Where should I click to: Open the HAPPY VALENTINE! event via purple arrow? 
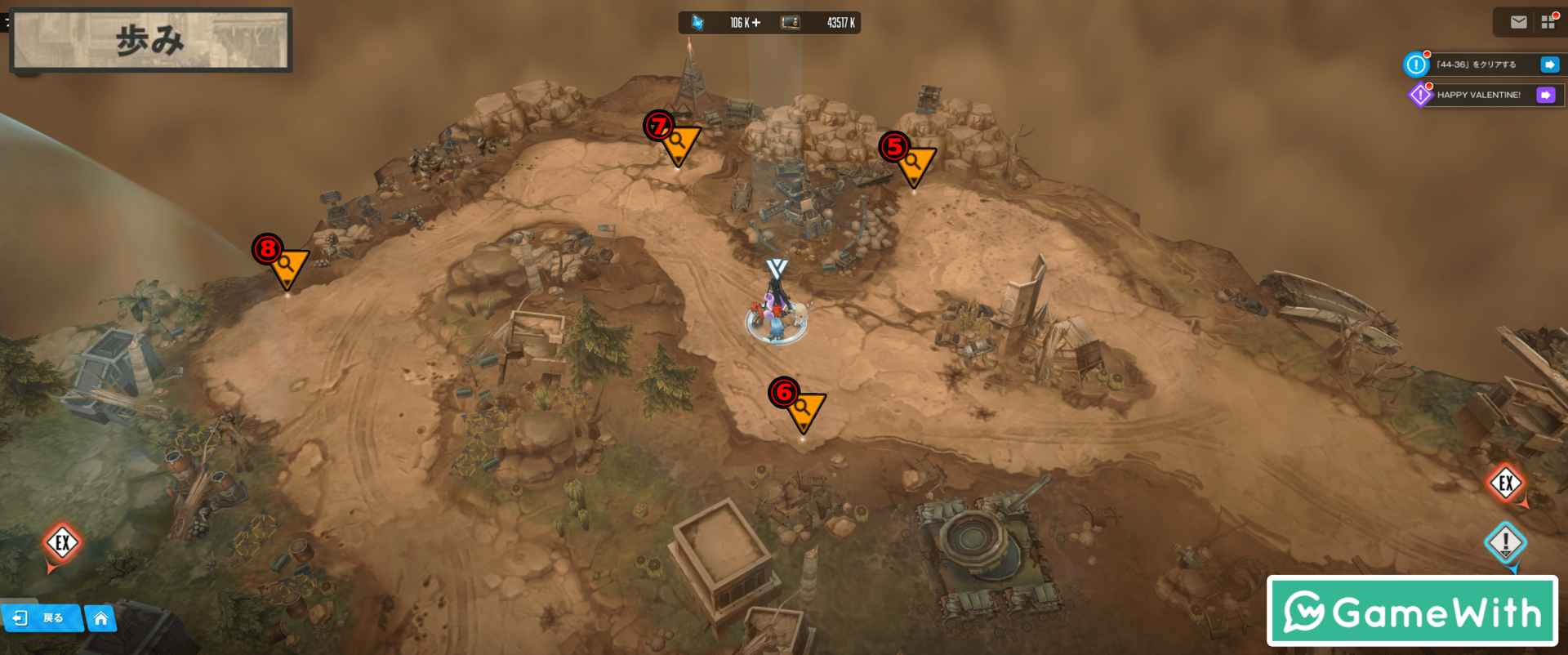[x=1546, y=95]
